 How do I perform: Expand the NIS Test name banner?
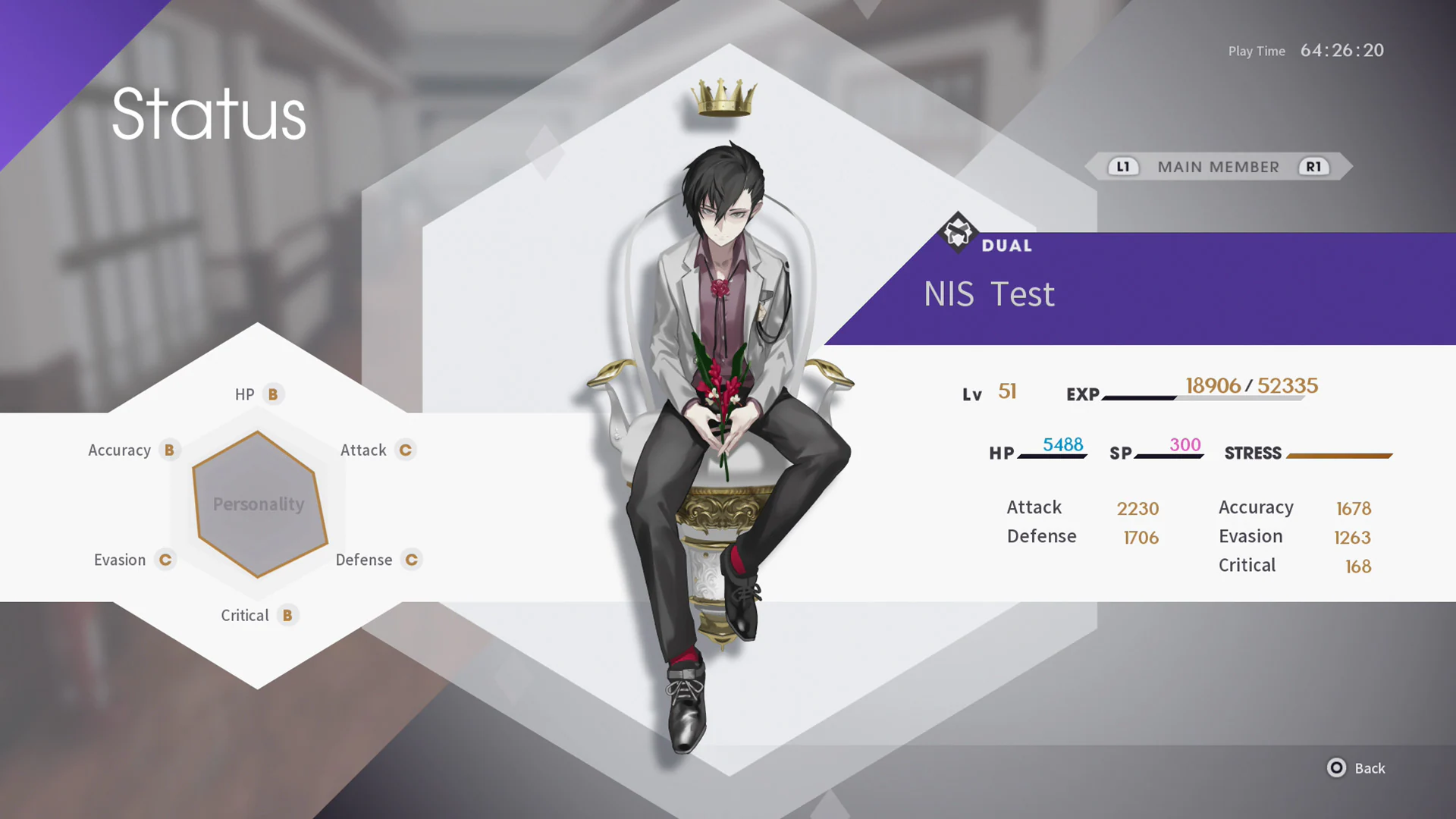[989, 294]
